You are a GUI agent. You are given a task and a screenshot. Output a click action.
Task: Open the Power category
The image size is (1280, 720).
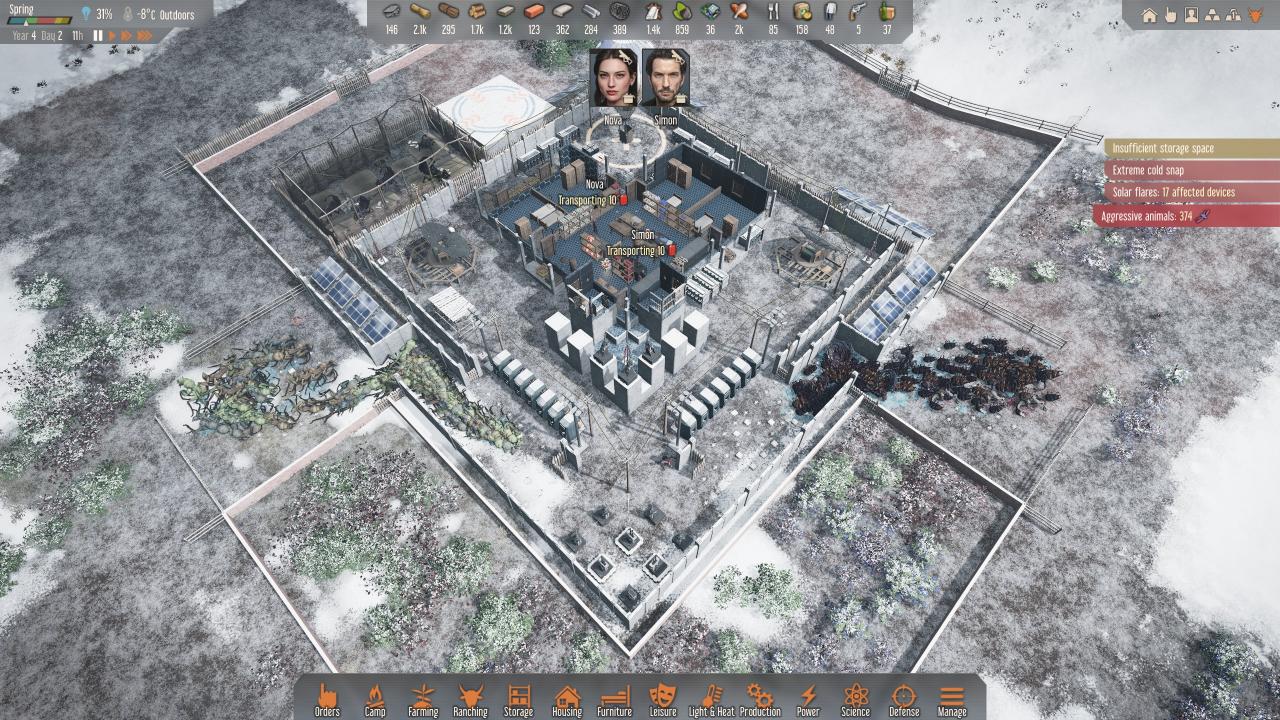point(808,699)
